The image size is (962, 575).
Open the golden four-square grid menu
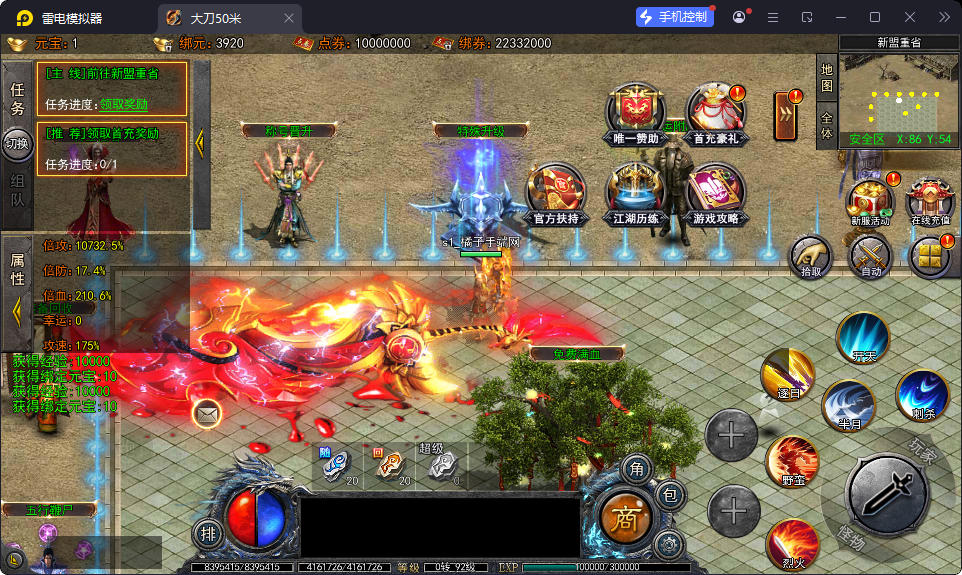[x=930, y=257]
